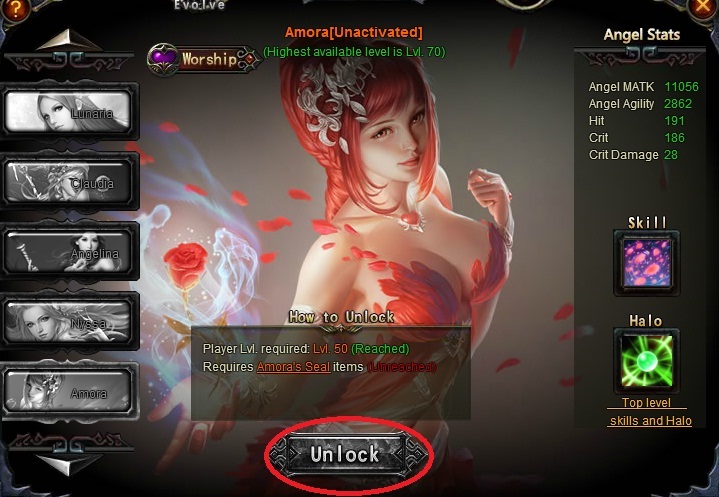Screen dimensions: 719x497
Task: Open the Amora's Seal item link
Action: click(x=293, y=367)
